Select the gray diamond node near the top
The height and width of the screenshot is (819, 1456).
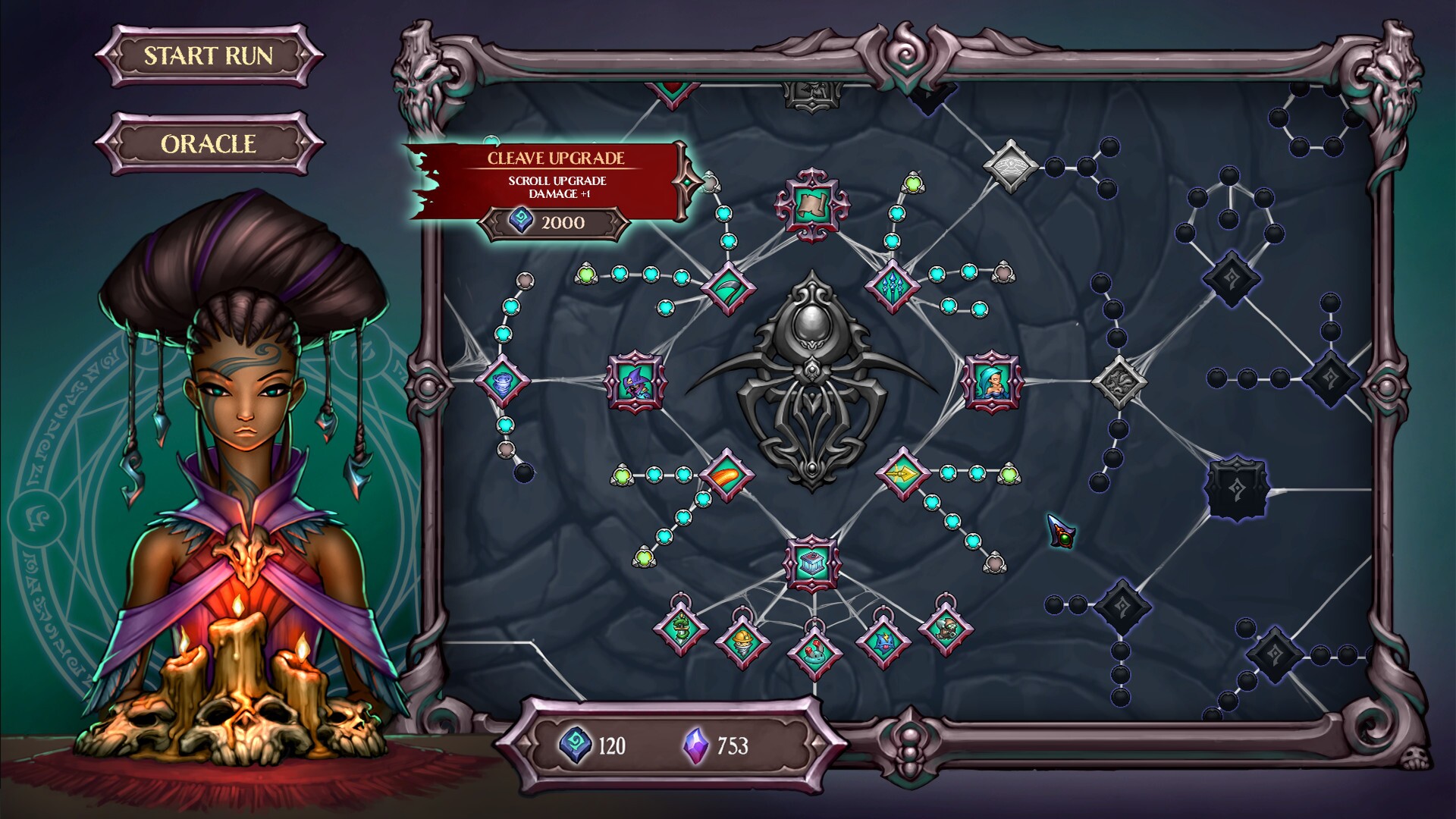pos(1011,165)
